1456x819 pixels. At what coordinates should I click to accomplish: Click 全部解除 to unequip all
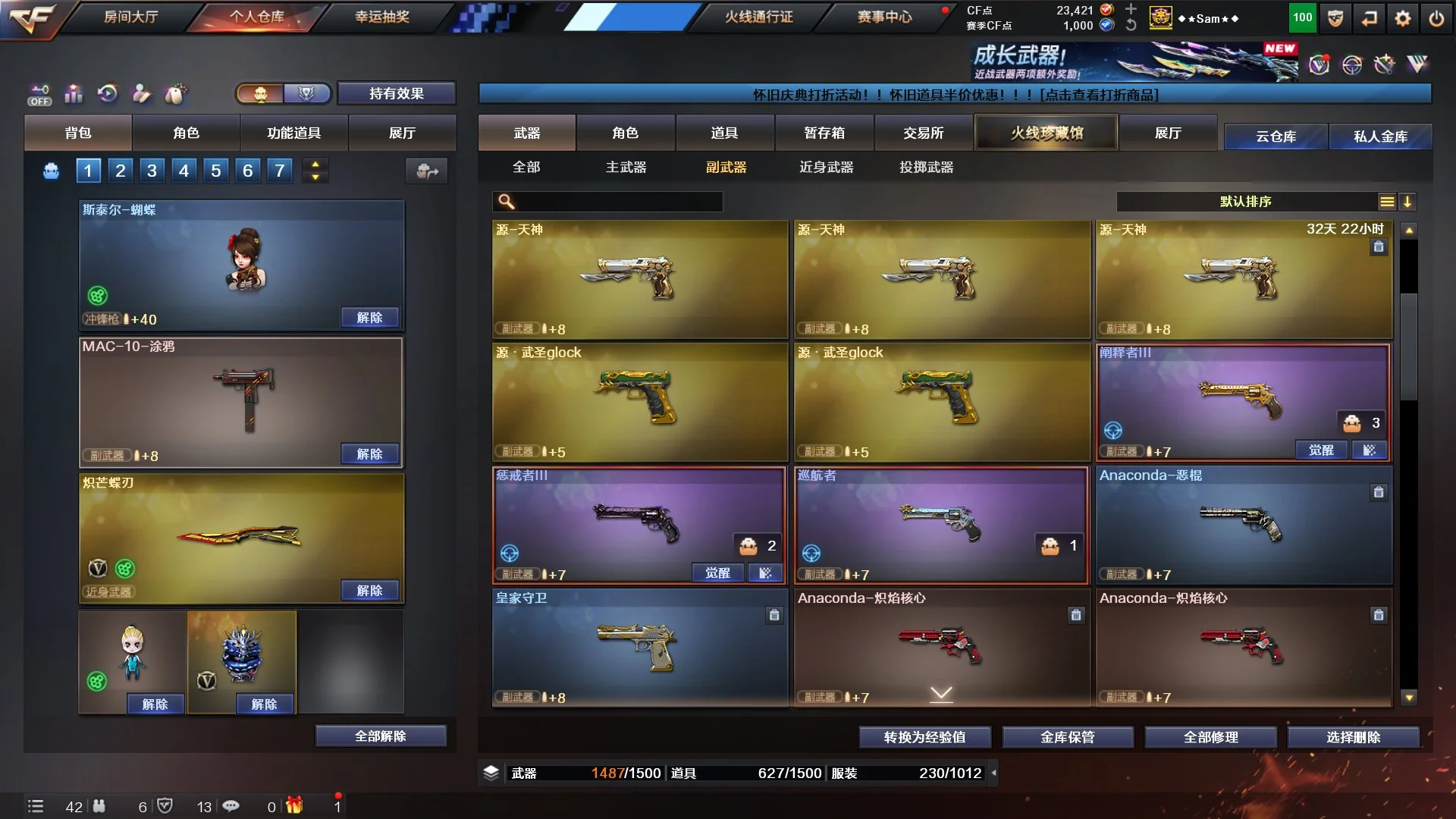380,736
